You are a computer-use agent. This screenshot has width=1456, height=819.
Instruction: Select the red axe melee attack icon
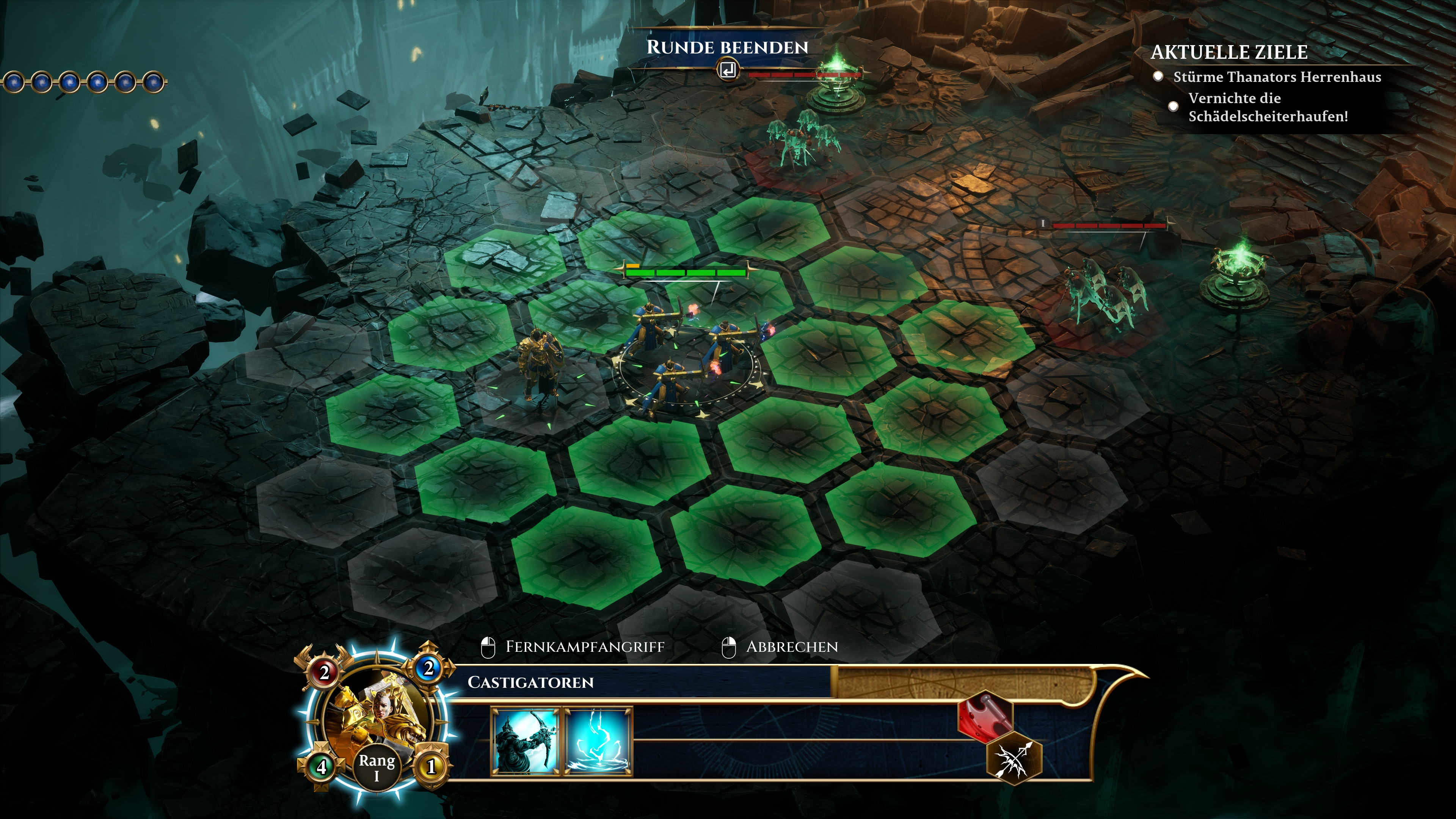[985, 715]
